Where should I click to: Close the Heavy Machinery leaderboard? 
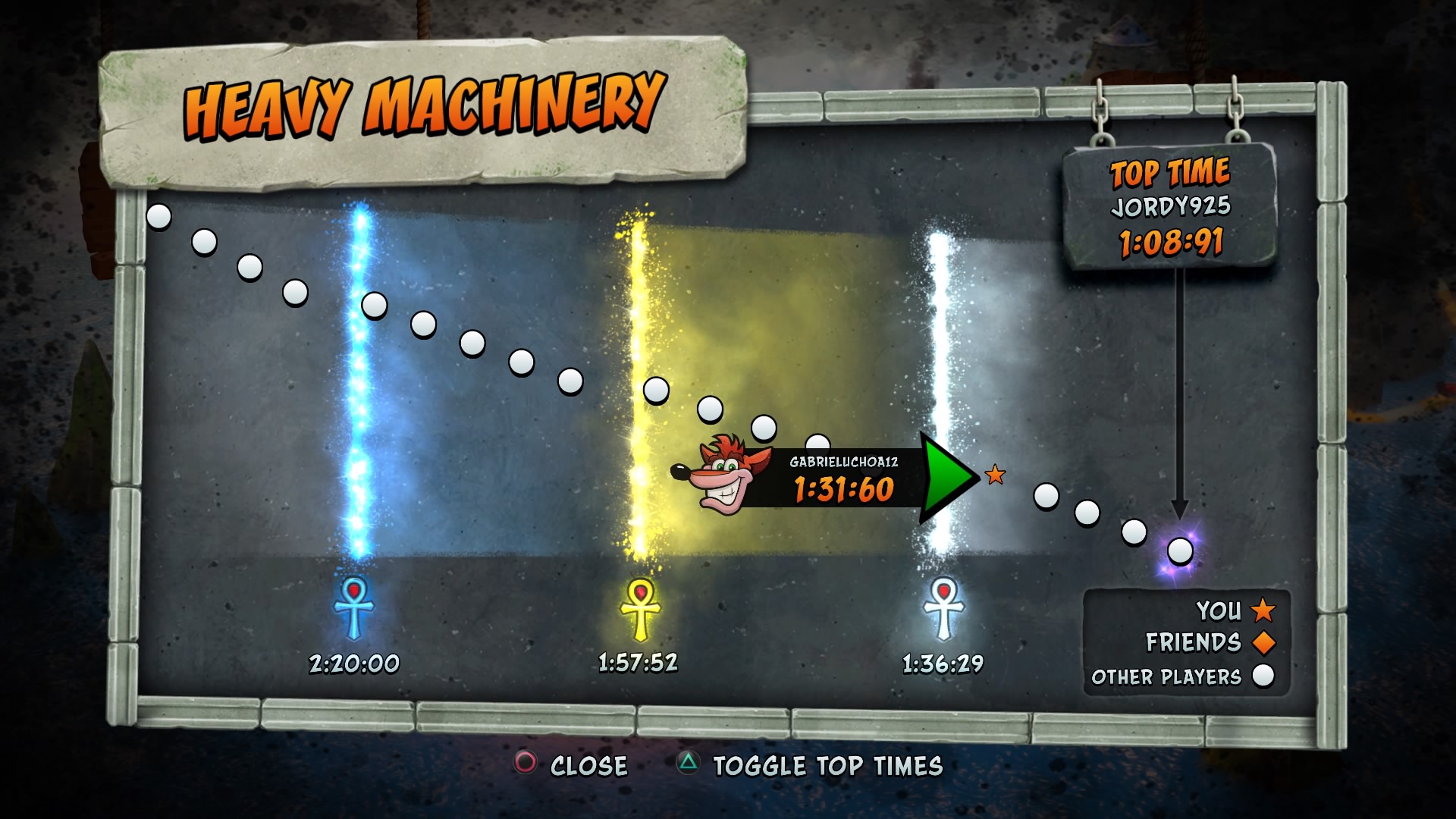573,765
